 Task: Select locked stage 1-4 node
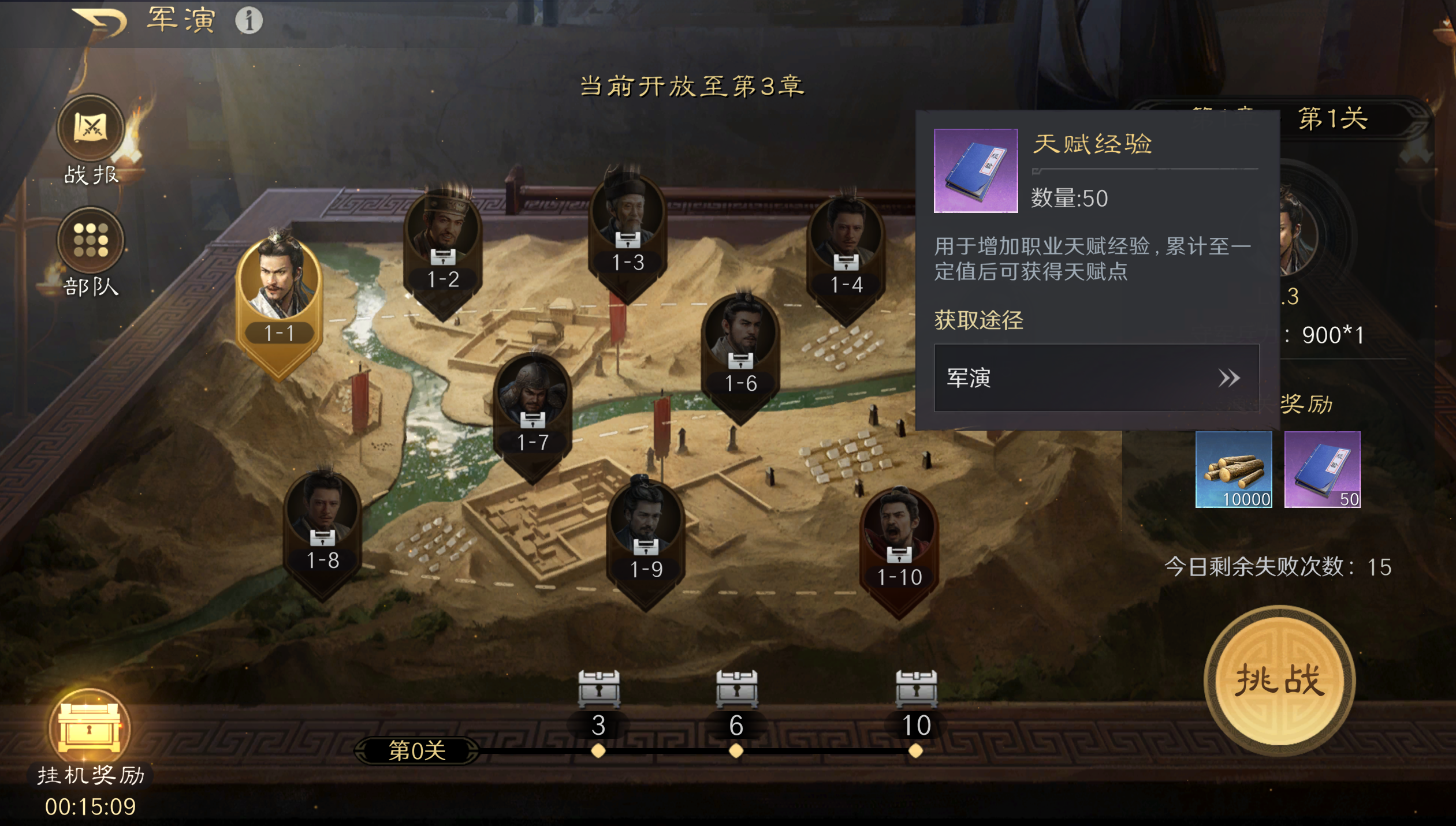click(846, 242)
